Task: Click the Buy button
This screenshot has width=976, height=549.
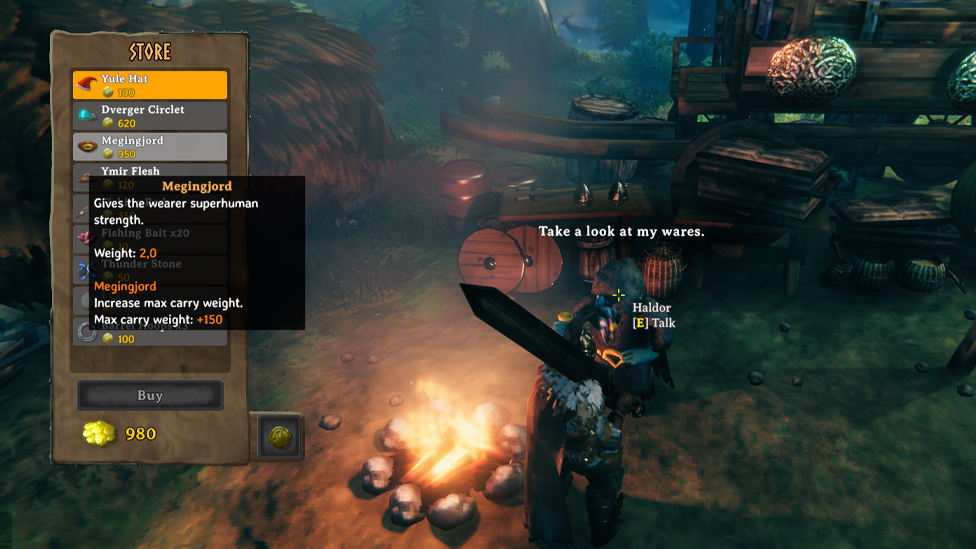Action: pyautogui.click(x=150, y=395)
